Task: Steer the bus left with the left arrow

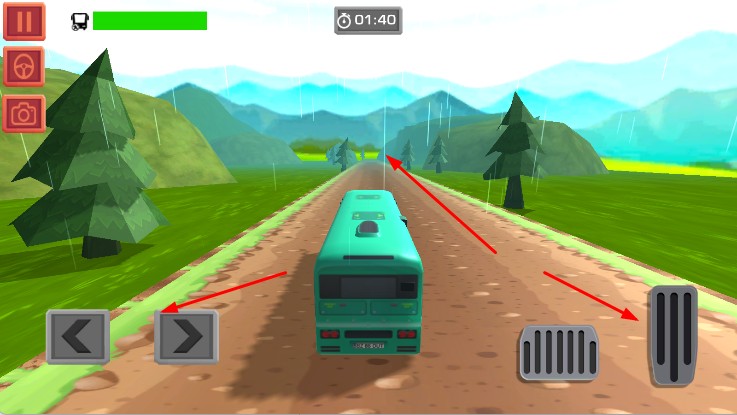Action: [x=77, y=337]
